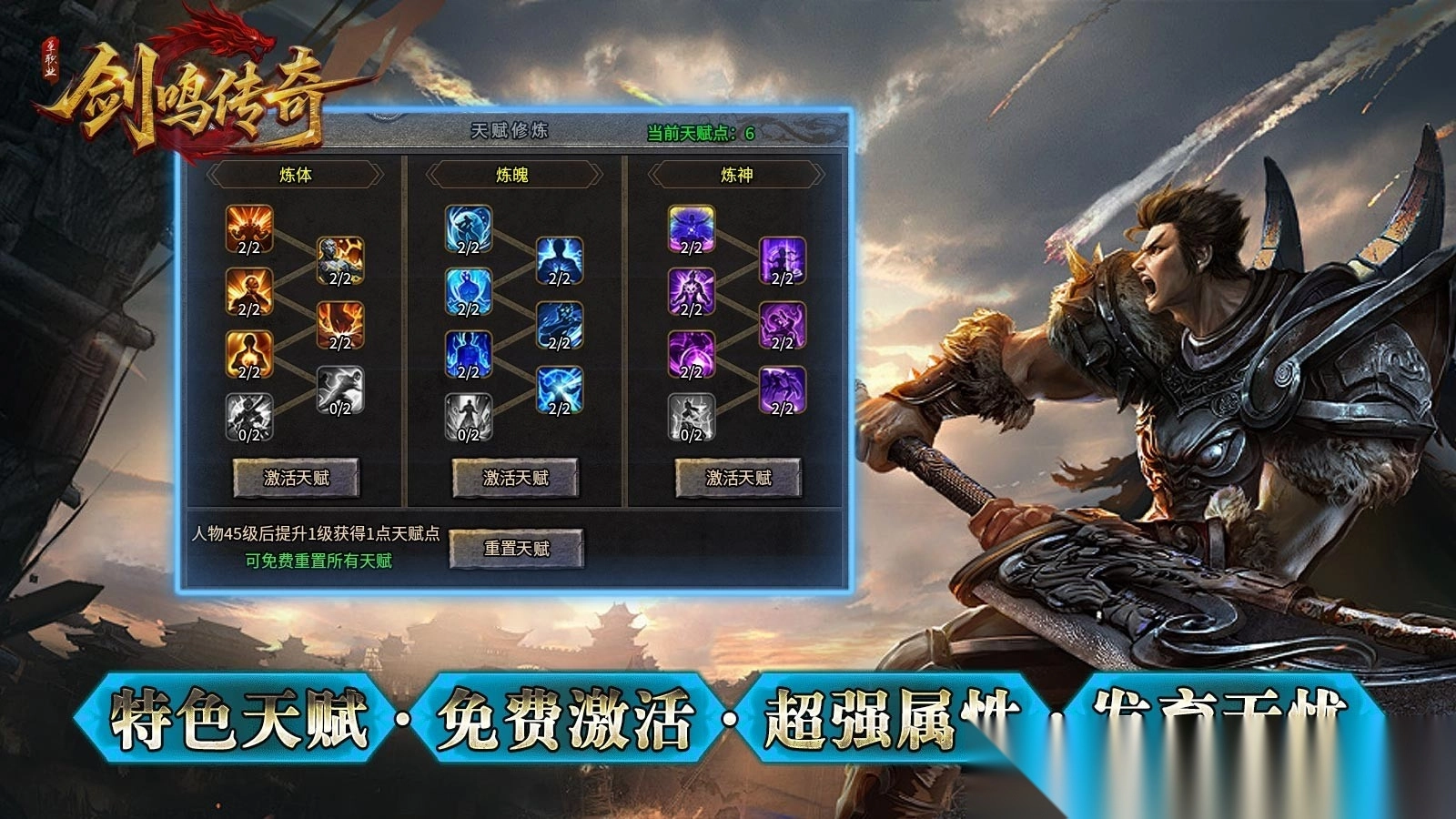The height and width of the screenshot is (819, 1456).
Task: Open the 炼神 talent tab
Action: 735,173
